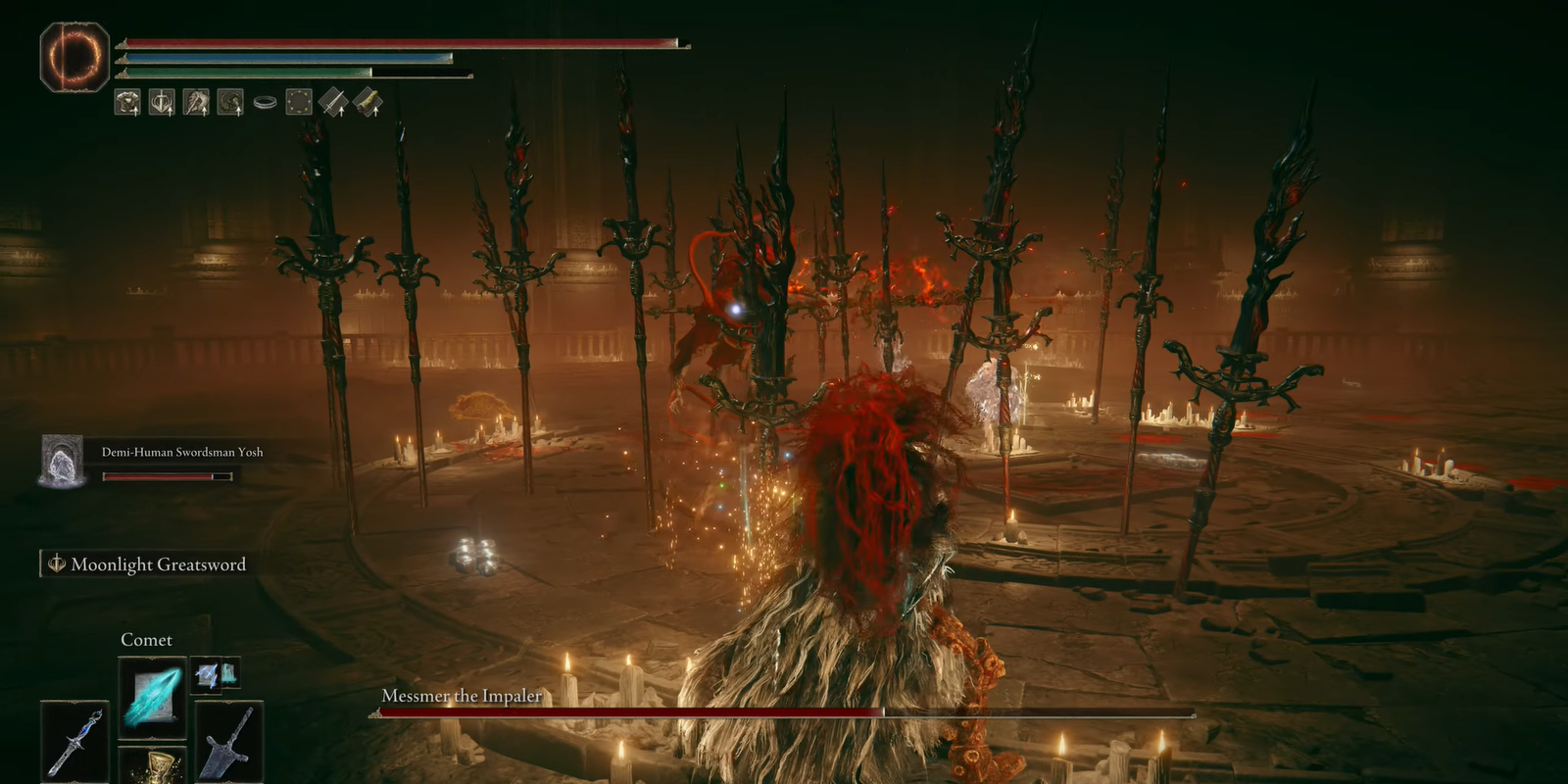1568x784 pixels.
Task: Click the Moonlight Greatsword pickup label
Action: tap(157, 564)
